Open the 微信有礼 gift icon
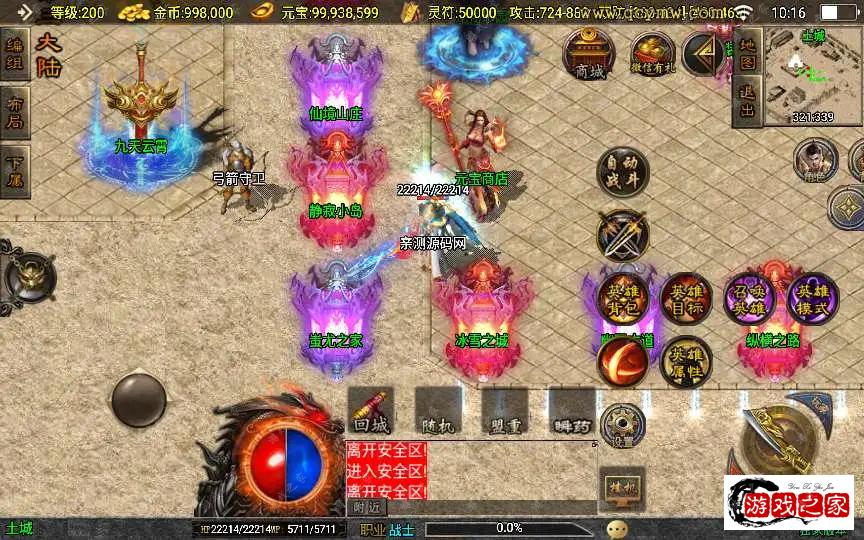This screenshot has width=864, height=540. [x=652, y=54]
